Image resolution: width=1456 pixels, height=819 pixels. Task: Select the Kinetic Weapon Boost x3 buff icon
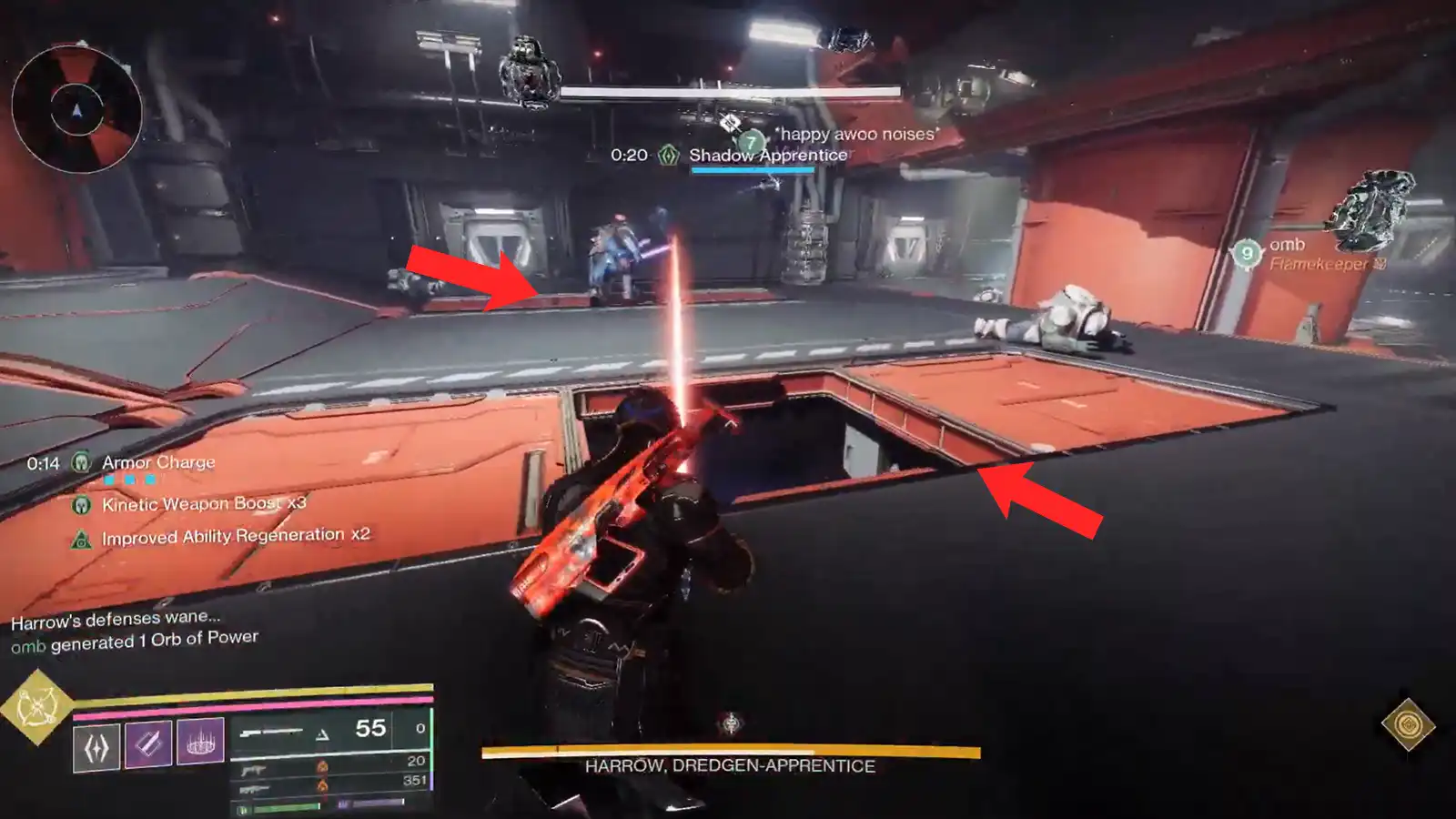coord(82,504)
